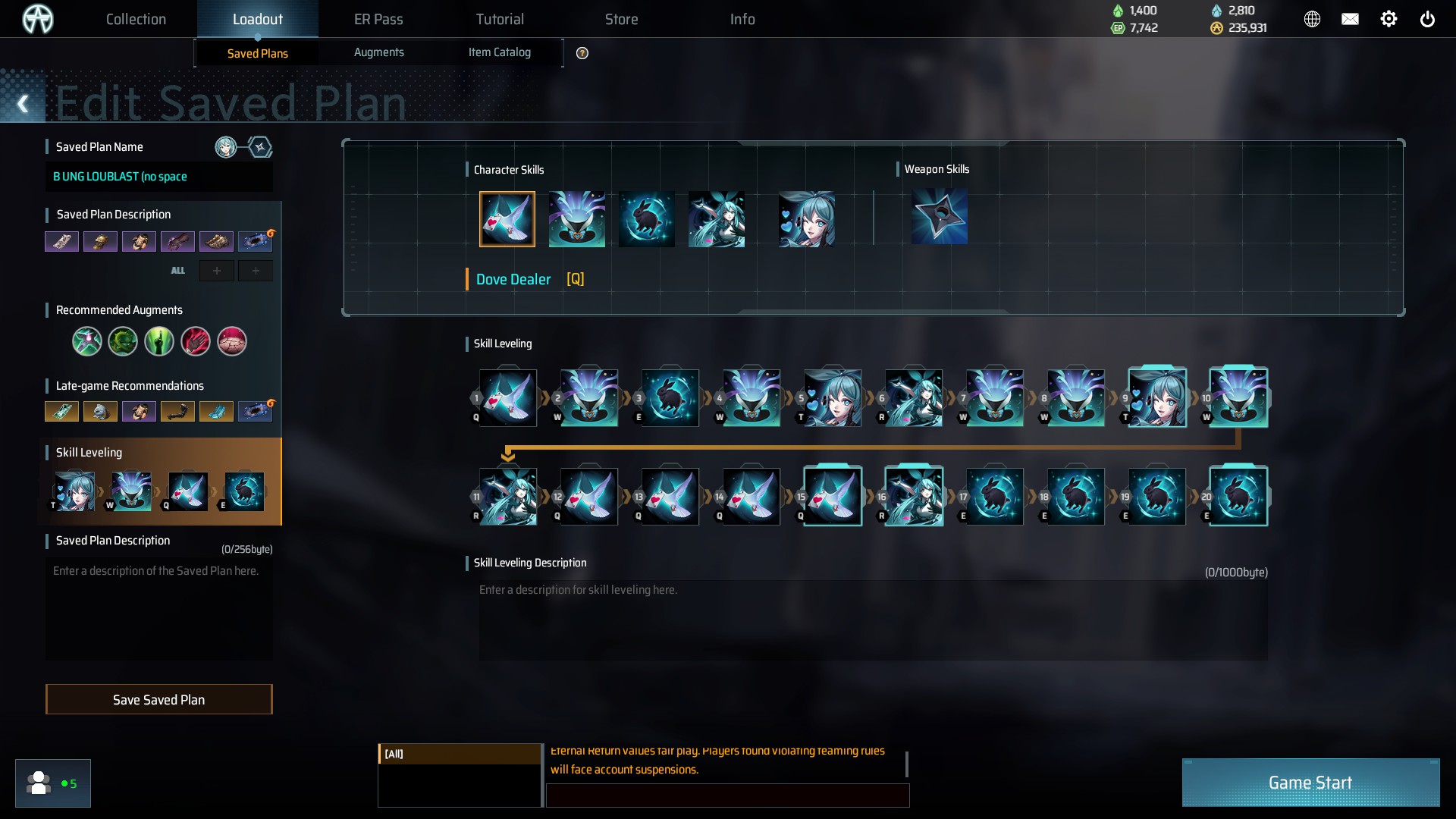Screen dimensions: 1456x819
Task: Open the settings gear
Action: [1389, 19]
